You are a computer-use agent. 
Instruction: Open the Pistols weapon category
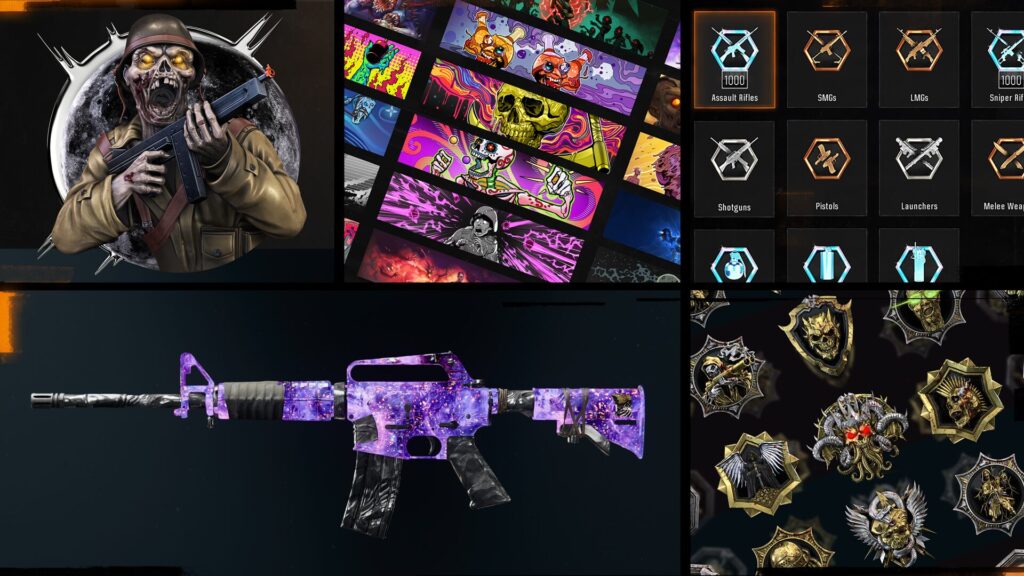click(827, 168)
